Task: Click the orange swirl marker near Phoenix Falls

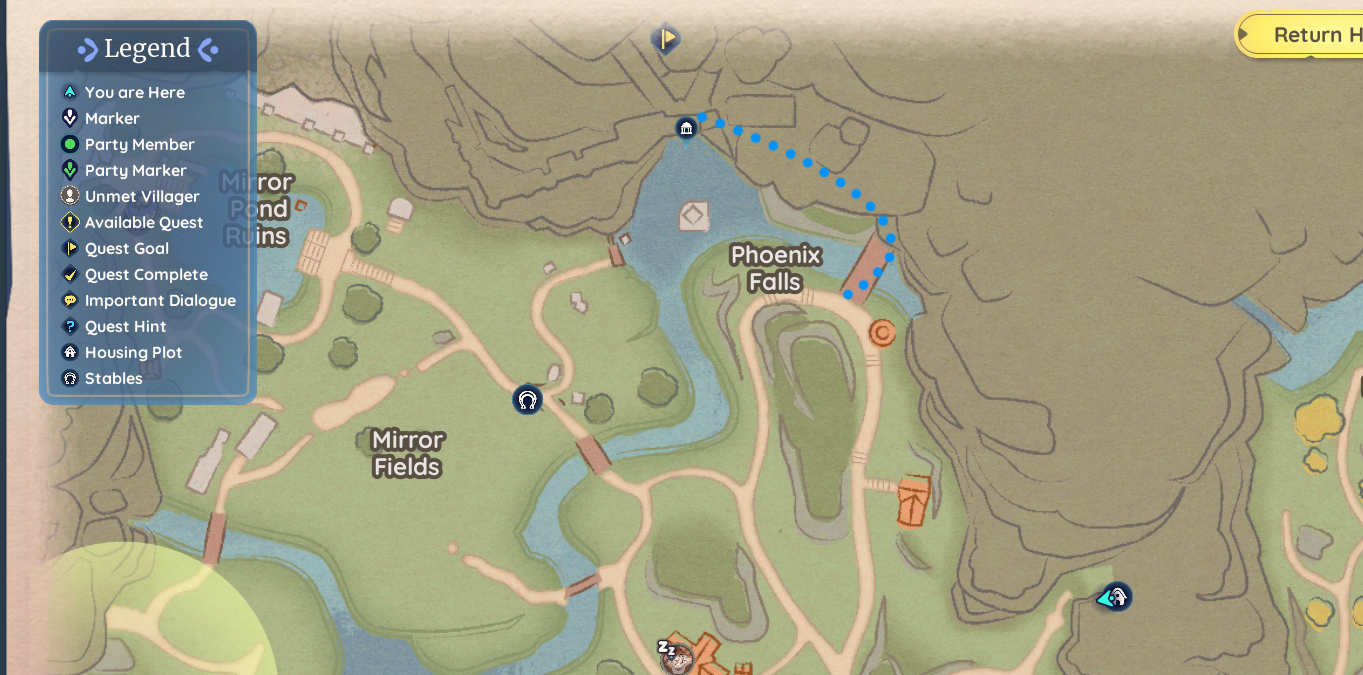Action: [881, 333]
